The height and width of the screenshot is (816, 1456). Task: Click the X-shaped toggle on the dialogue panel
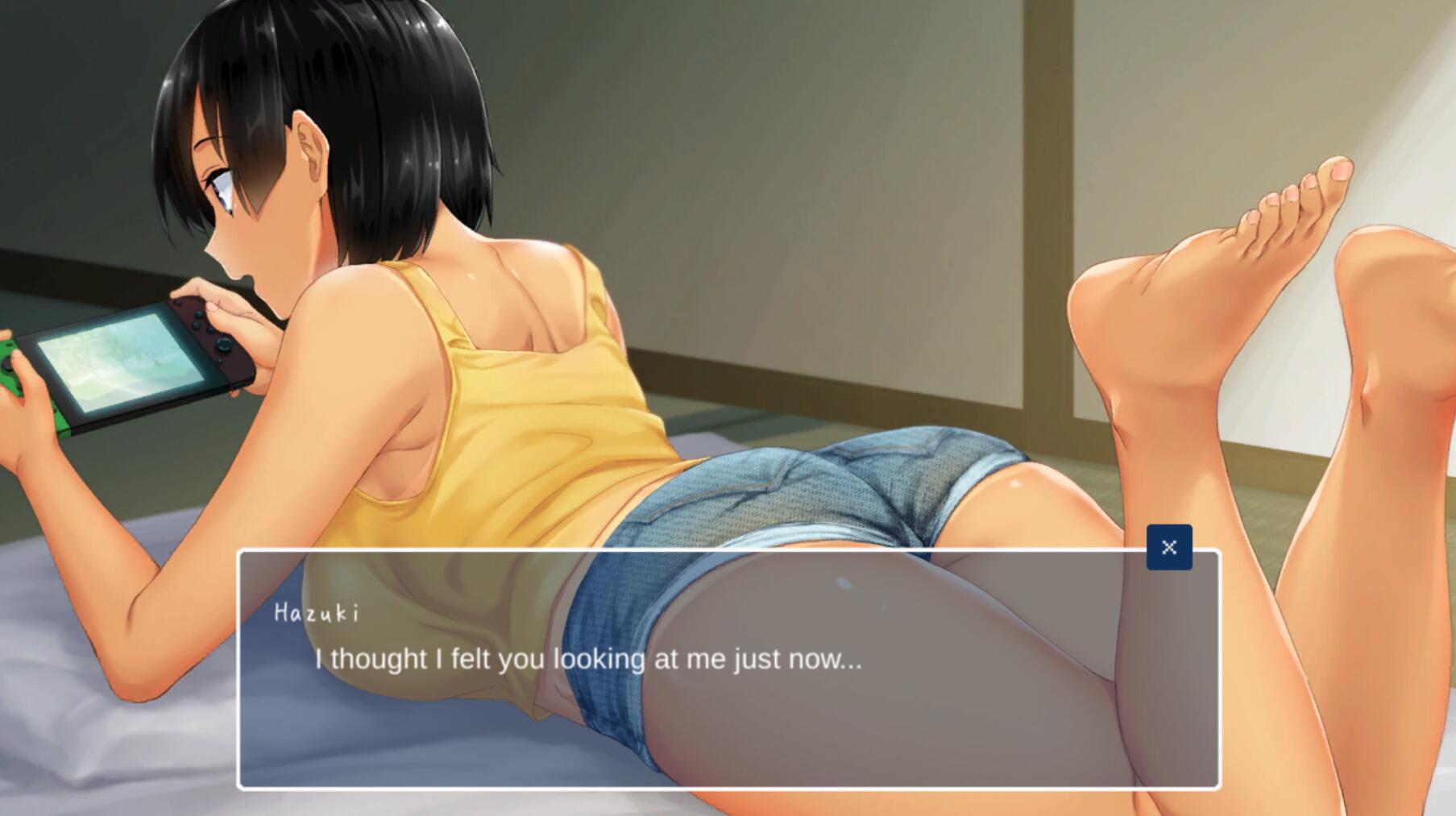(x=1168, y=547)
